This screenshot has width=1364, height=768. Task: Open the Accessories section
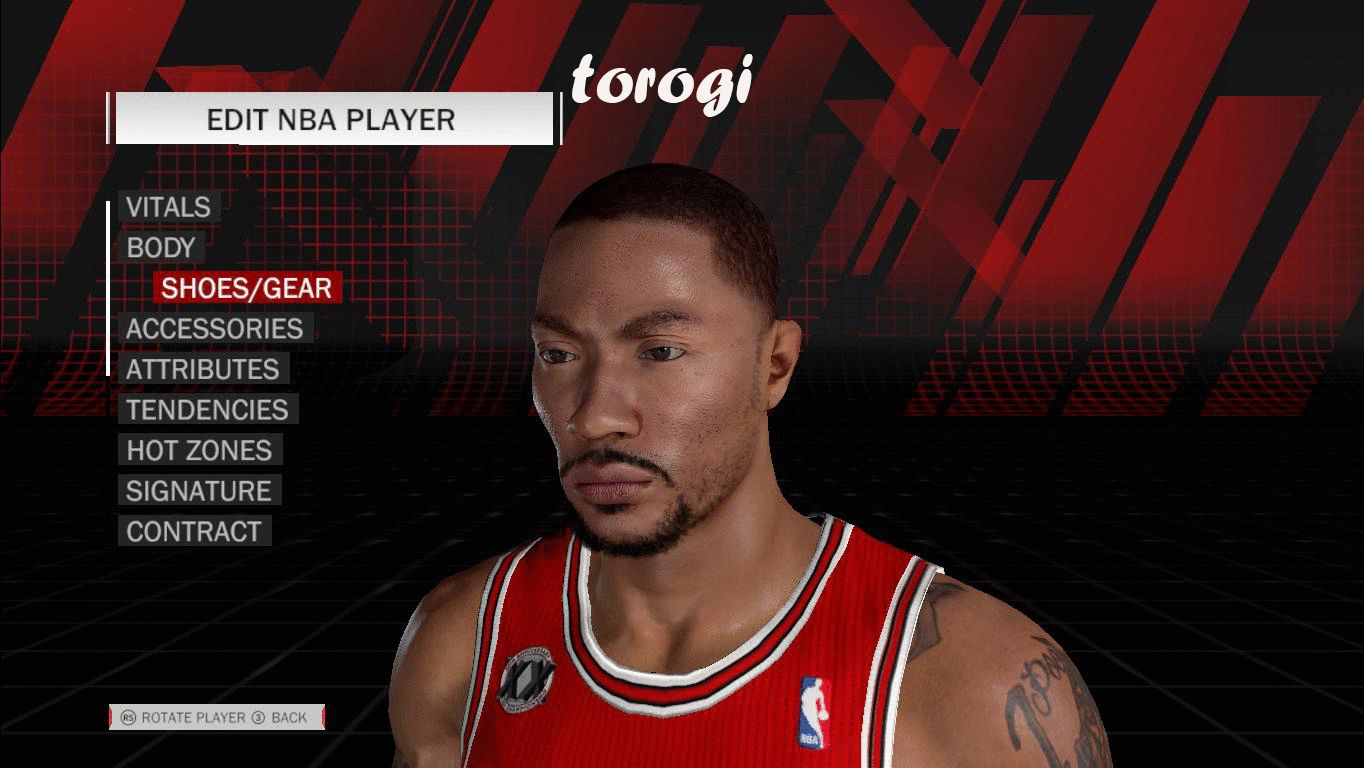tap(214, 329)
